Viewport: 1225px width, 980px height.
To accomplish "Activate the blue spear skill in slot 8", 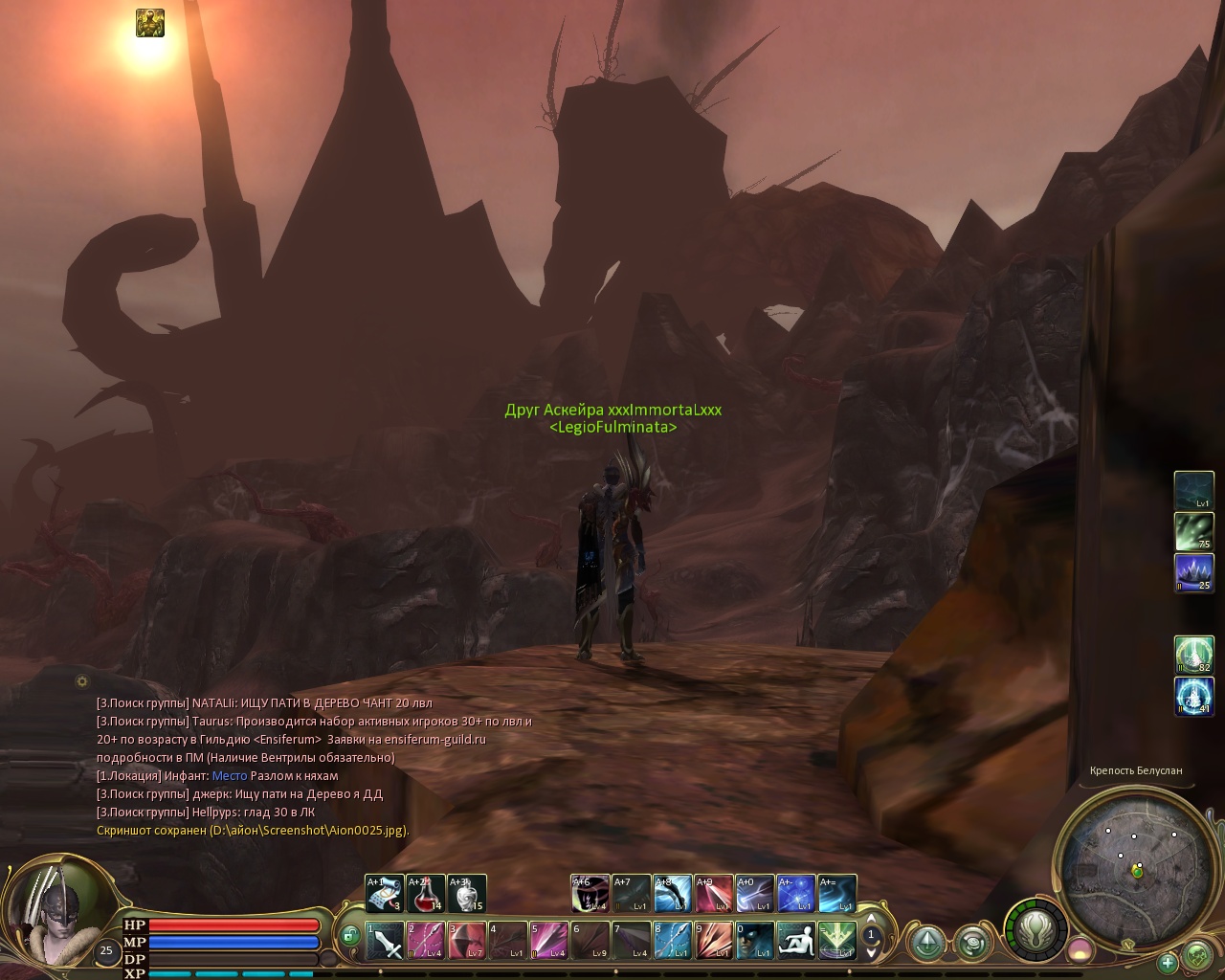I will click(672, 941).
